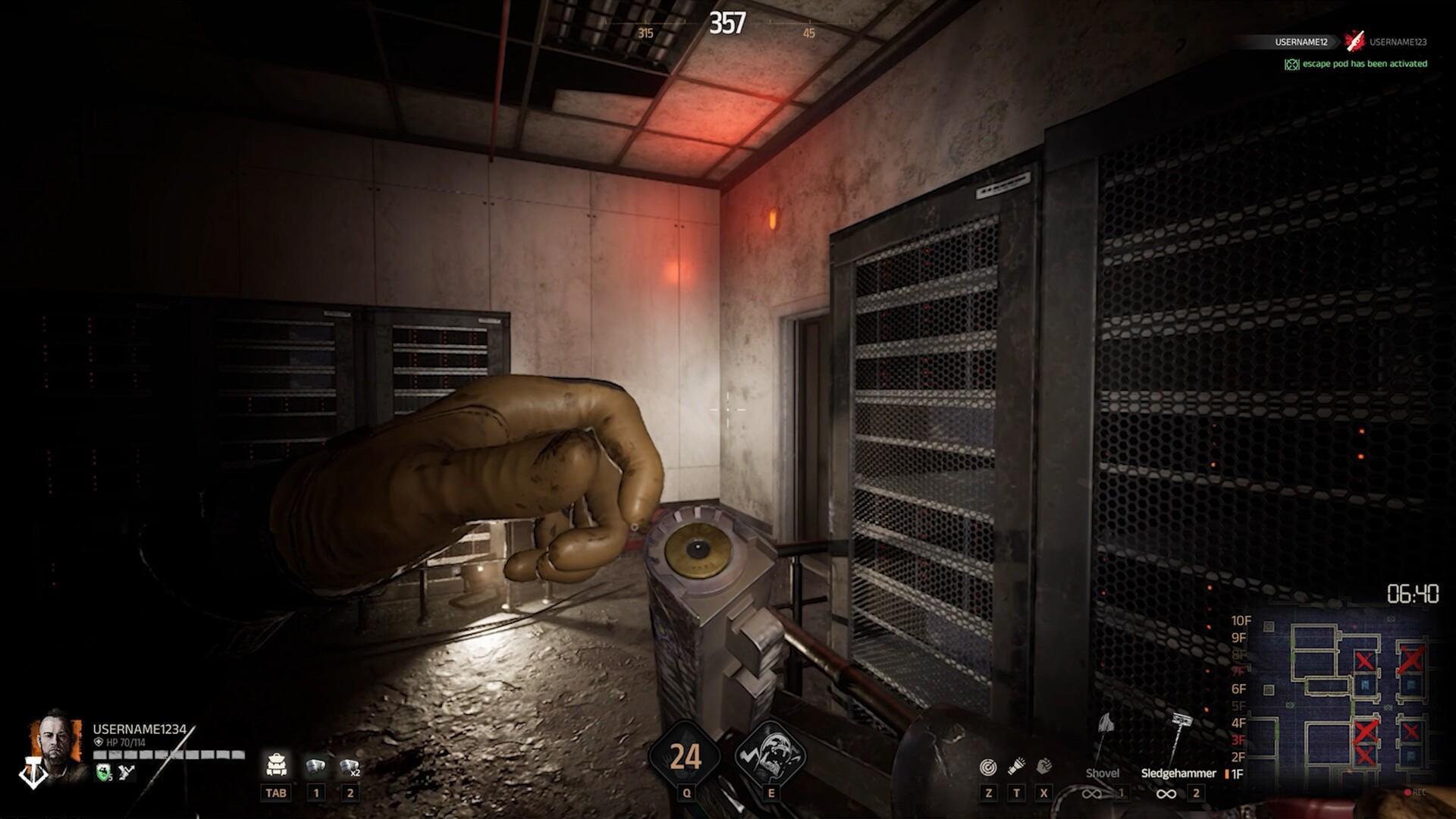
Task: Select floor 10F on the floor list
Action: pyautogui.click(x=1240, y=621)
